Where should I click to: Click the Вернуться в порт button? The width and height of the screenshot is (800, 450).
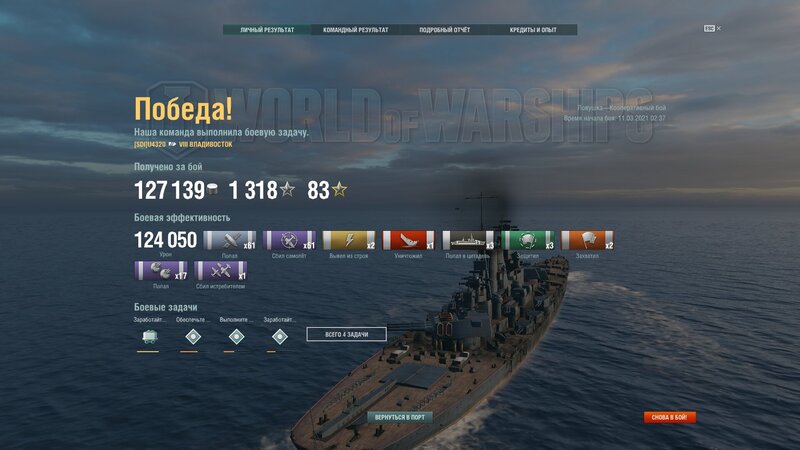(400, 416)
